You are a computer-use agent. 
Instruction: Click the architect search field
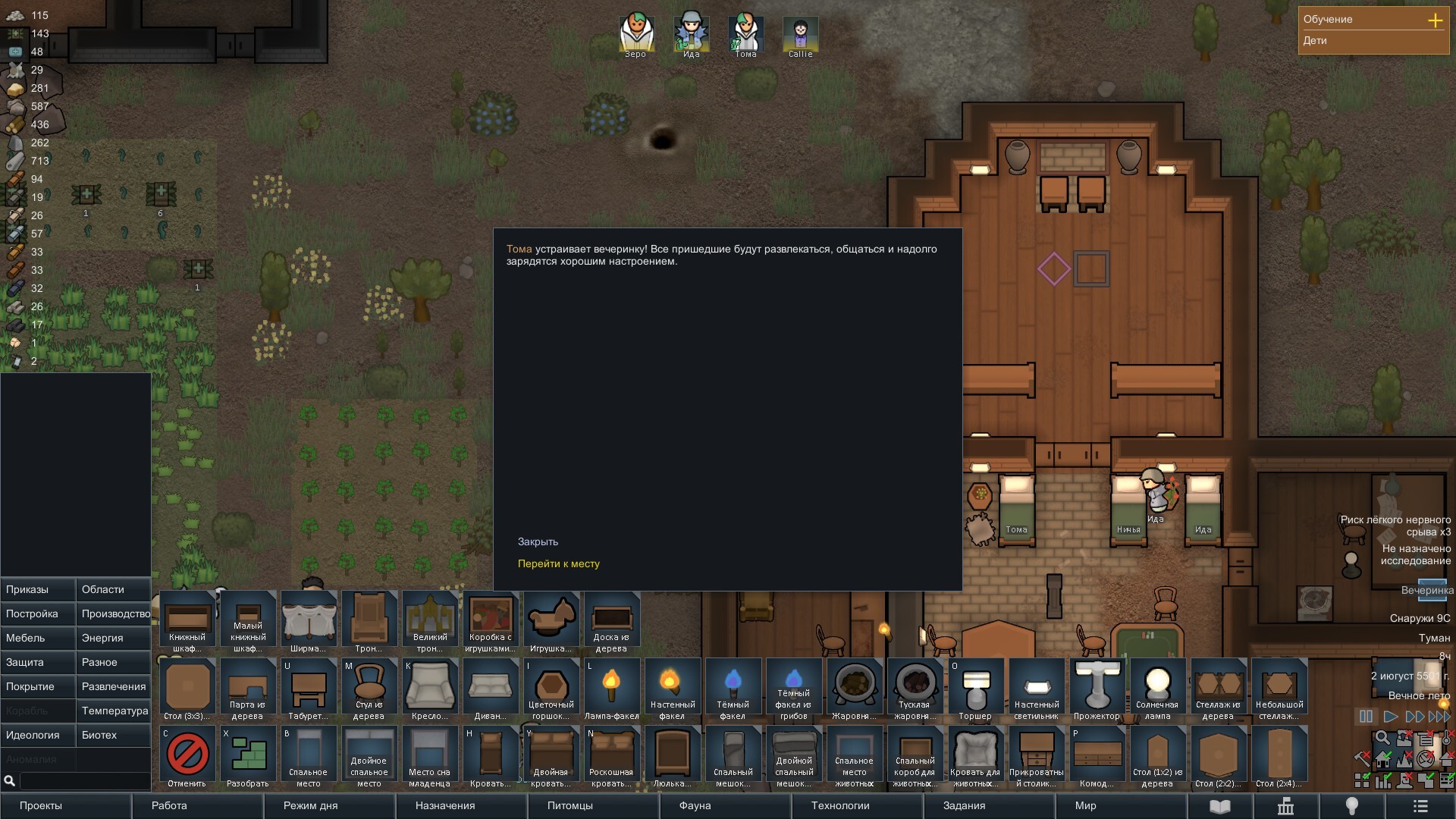click(x=83, y=780)
